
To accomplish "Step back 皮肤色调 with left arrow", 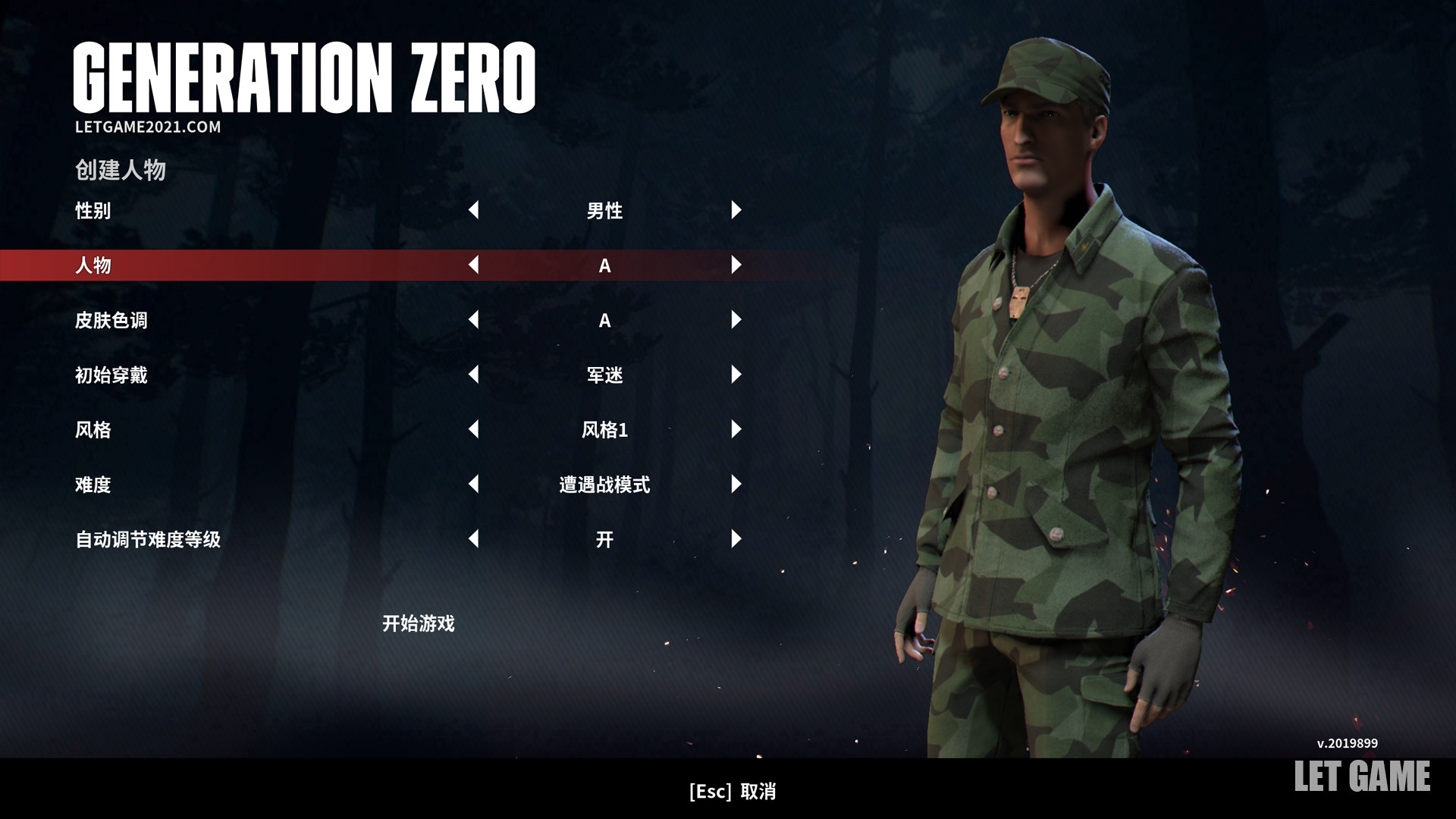I will [x=474, y=320].
